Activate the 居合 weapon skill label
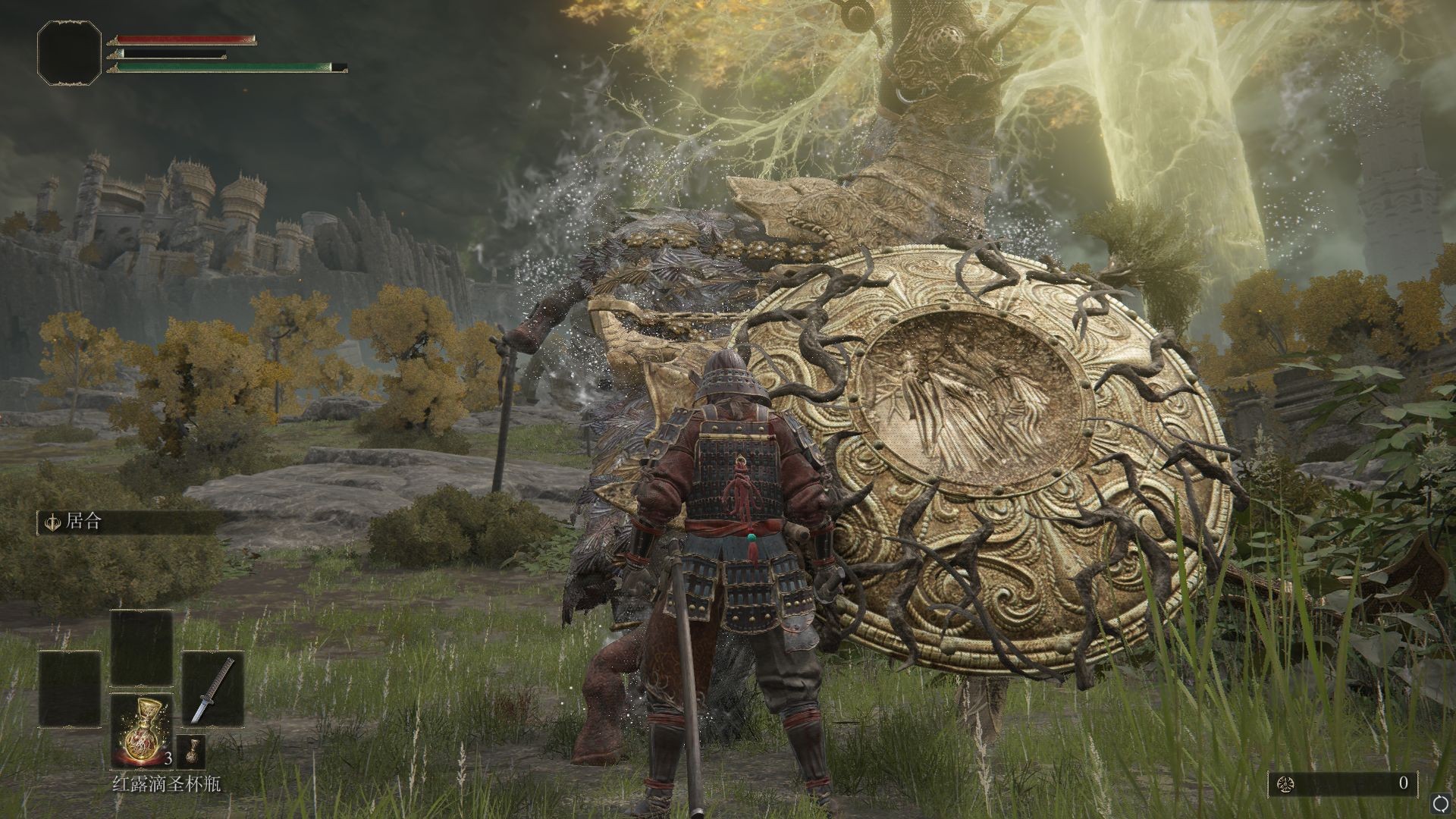 click(83, 522)
